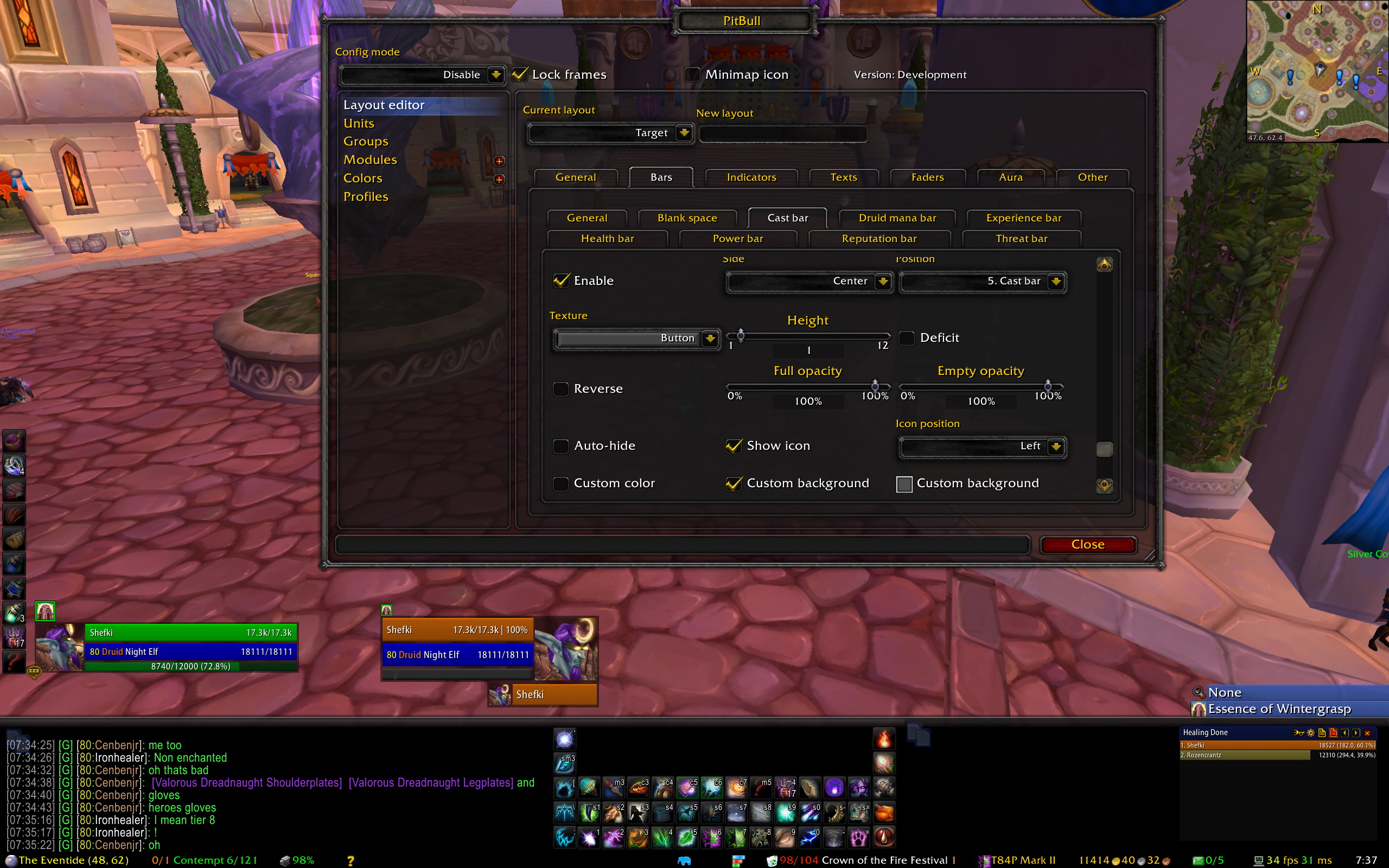Viewport: 1389px width, 868px height.
Task: Toggle the Show icon checkbox
Action: coord(734,446)
